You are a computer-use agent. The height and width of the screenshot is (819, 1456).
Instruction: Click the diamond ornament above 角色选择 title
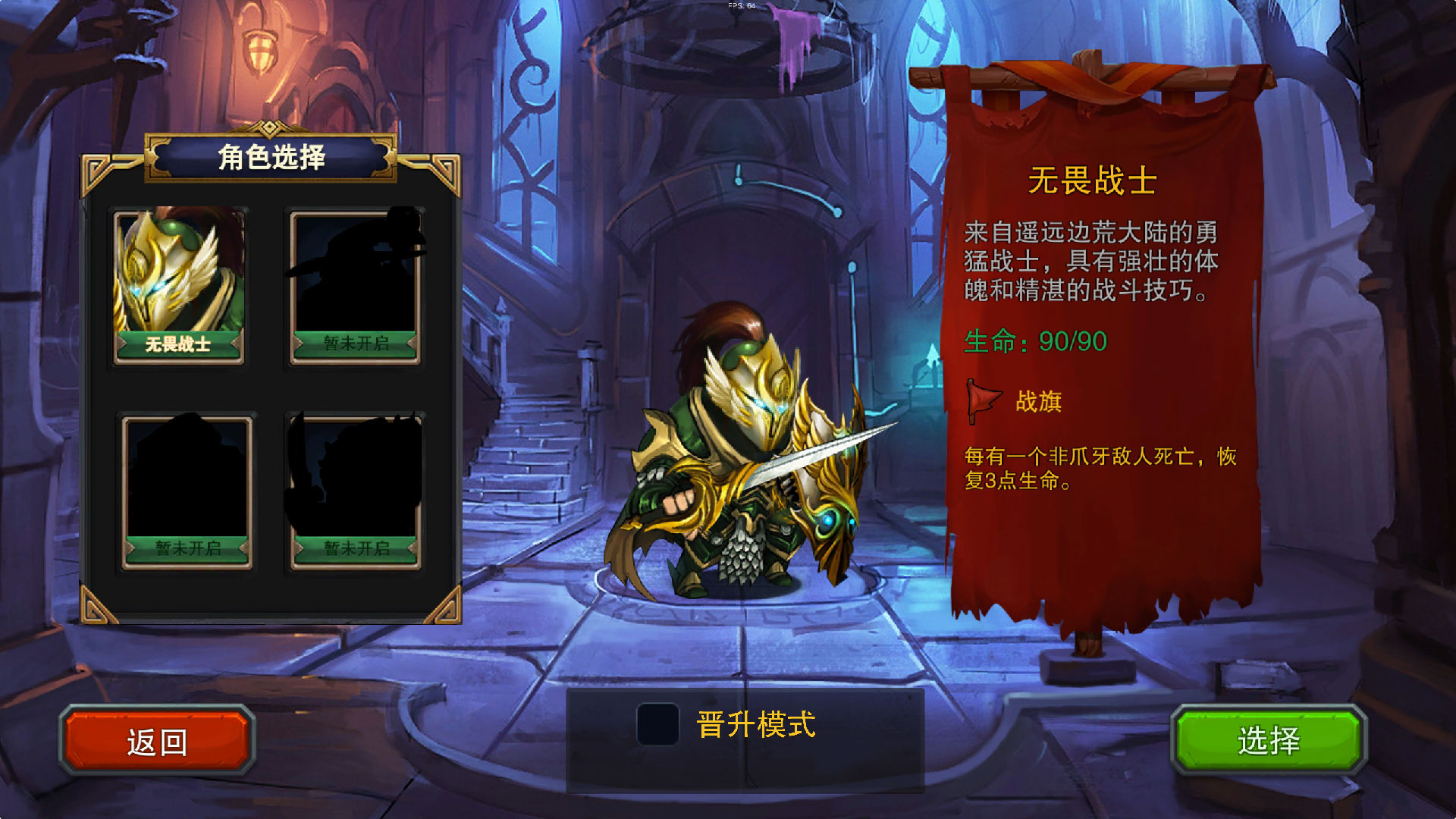coord(271,128)
